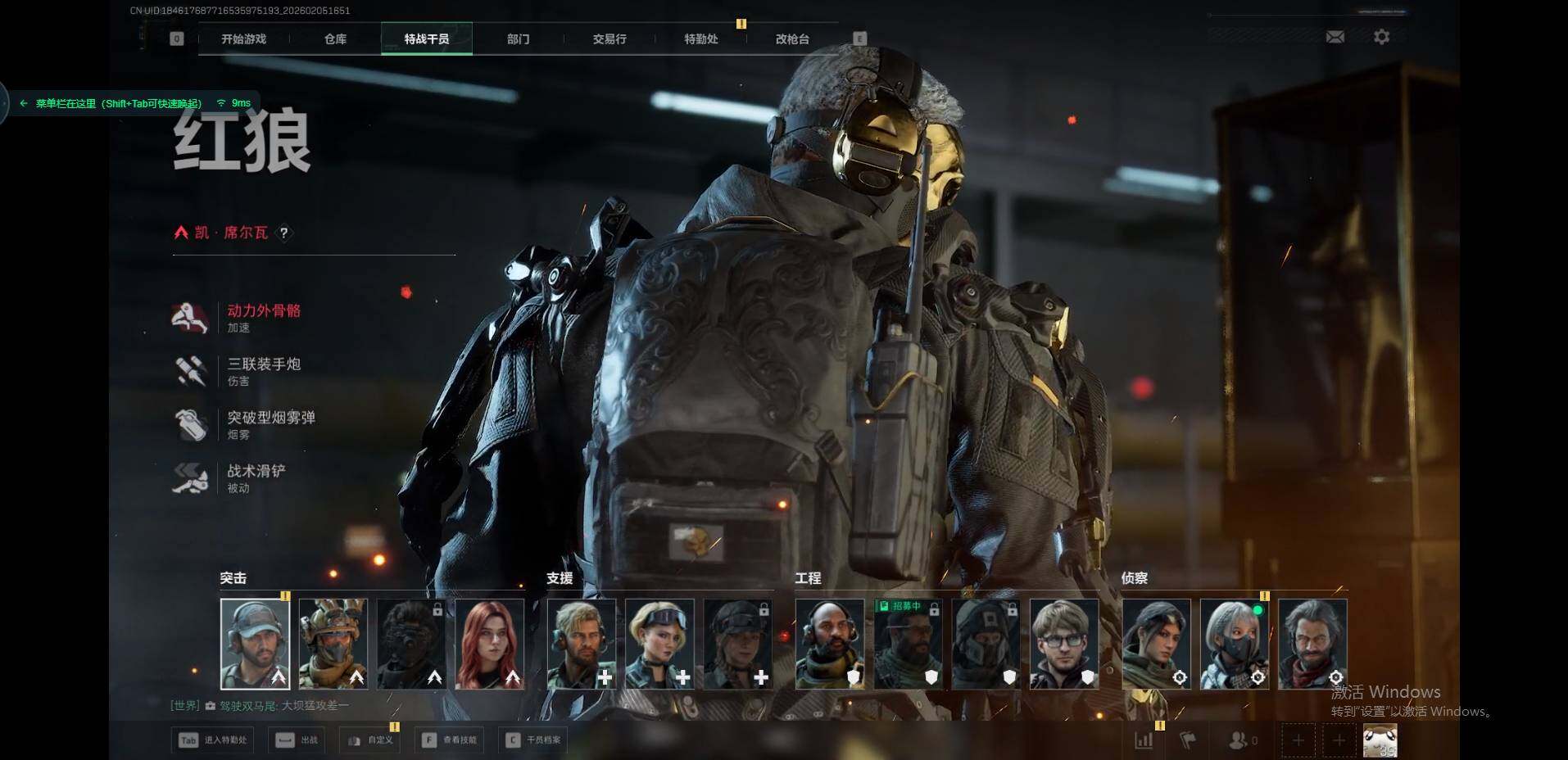Open the 开始游戏 tab

(x=243, y=39)
